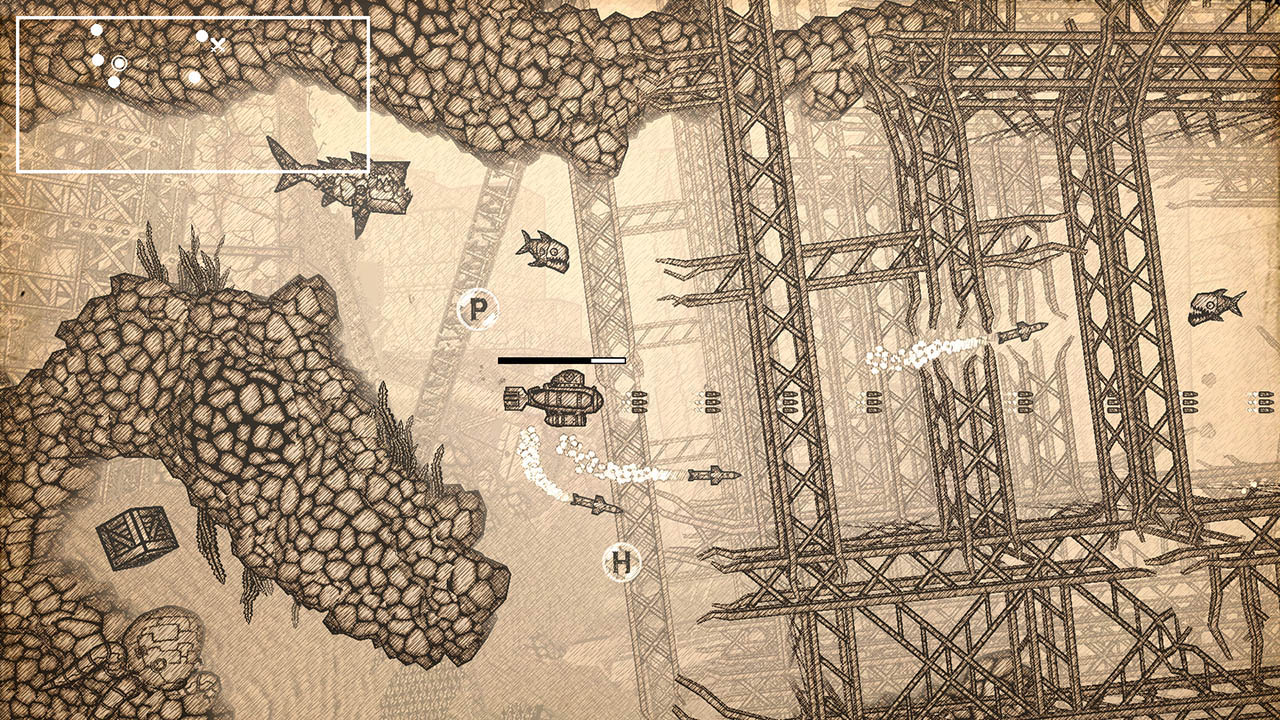1280x720 pixels.
Task: Select the player submarine
Action: pyautogui.click(x=565, y=398)
